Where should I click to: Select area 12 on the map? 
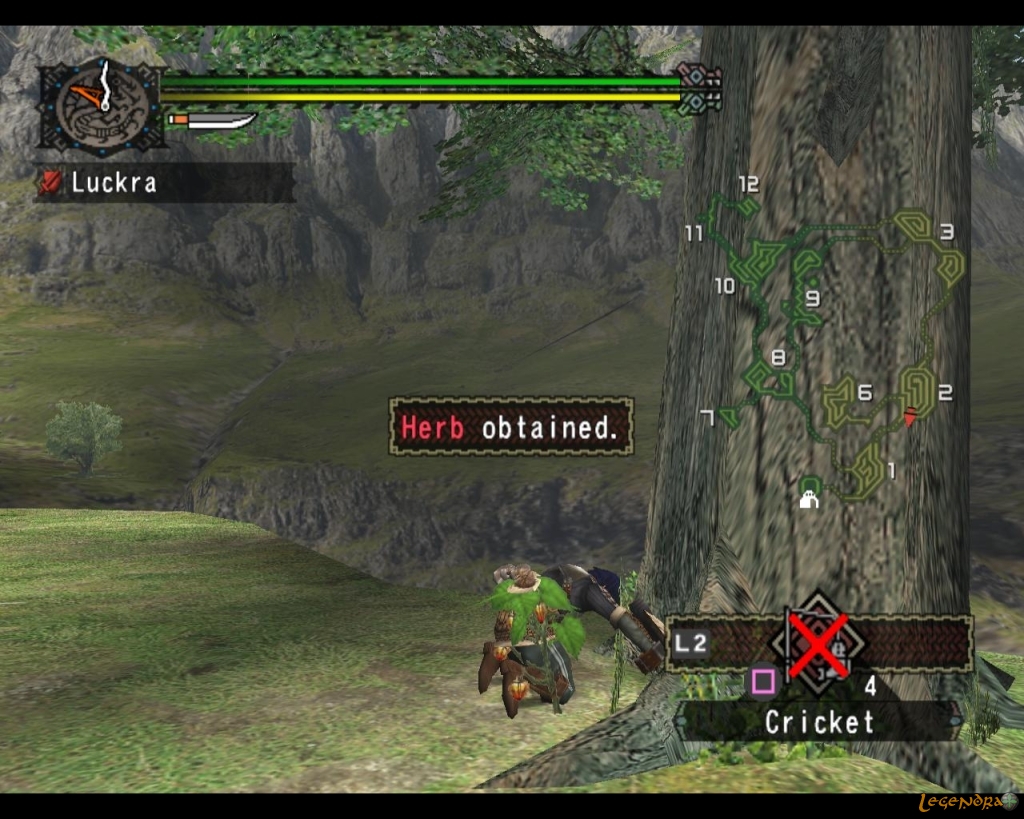point(747,186)
